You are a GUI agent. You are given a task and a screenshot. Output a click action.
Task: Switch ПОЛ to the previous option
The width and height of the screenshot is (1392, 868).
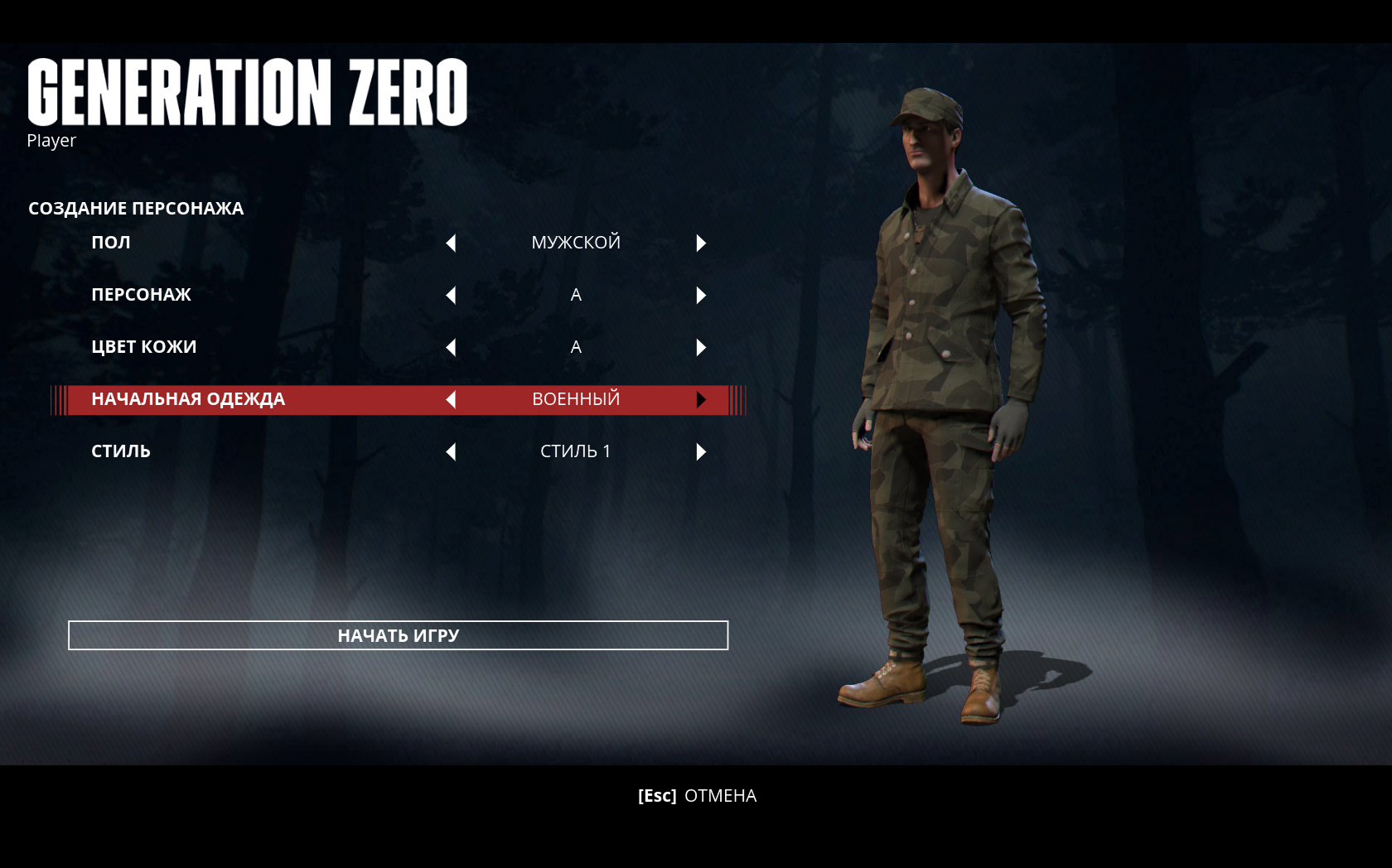[x=451, y=243]
